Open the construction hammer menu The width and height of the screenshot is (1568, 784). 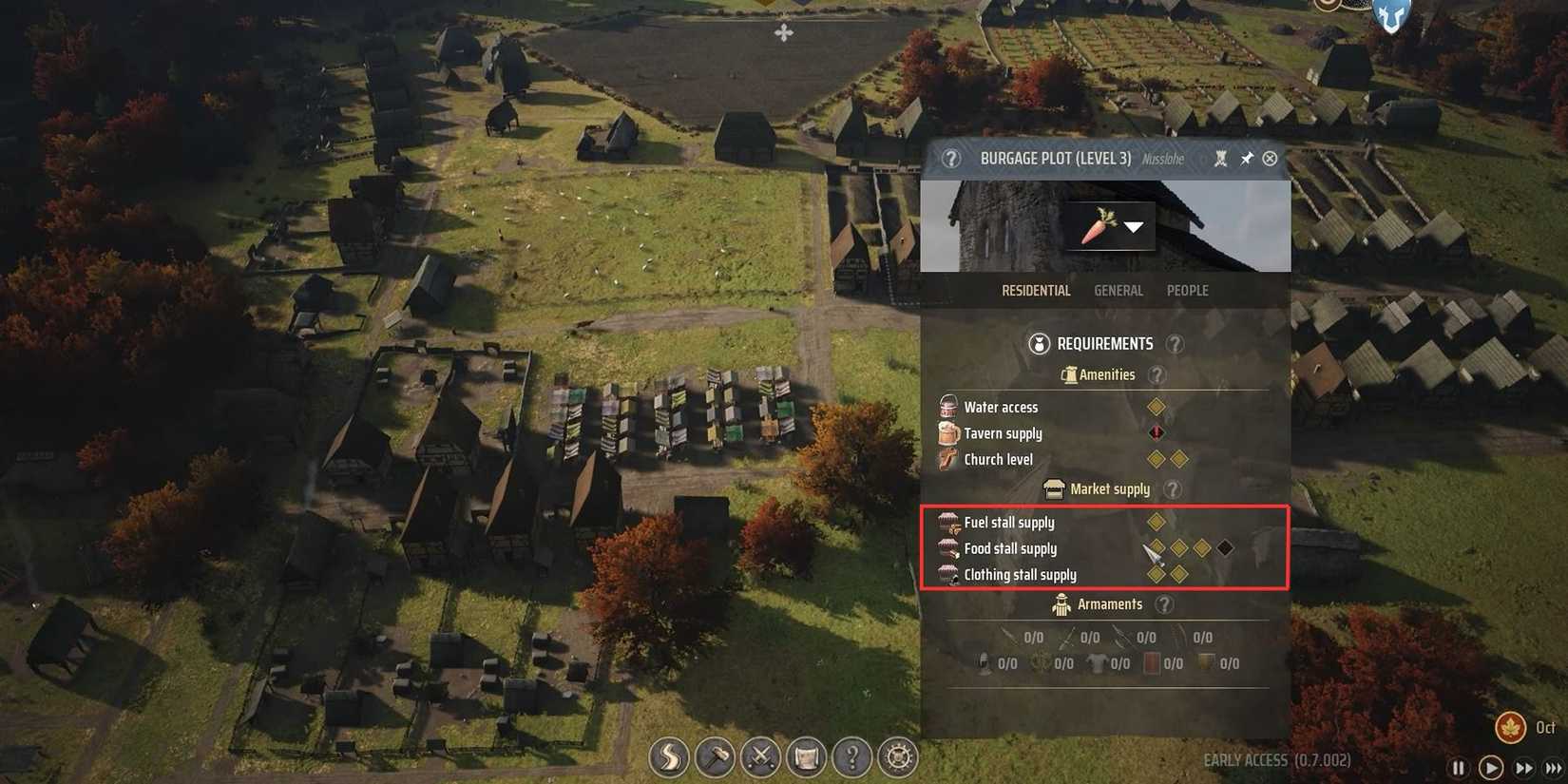click(x=715, y=758)
